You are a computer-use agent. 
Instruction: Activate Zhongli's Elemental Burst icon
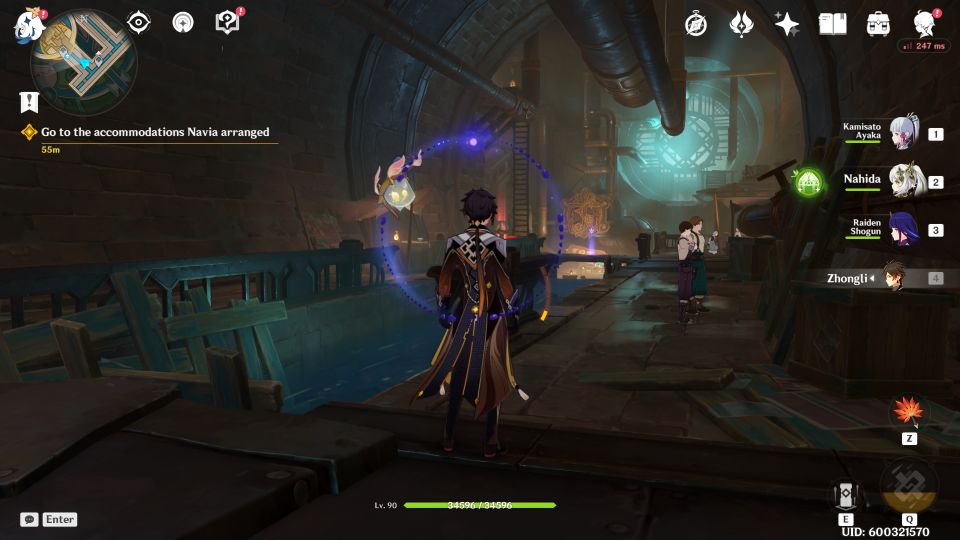coord(908,486)
